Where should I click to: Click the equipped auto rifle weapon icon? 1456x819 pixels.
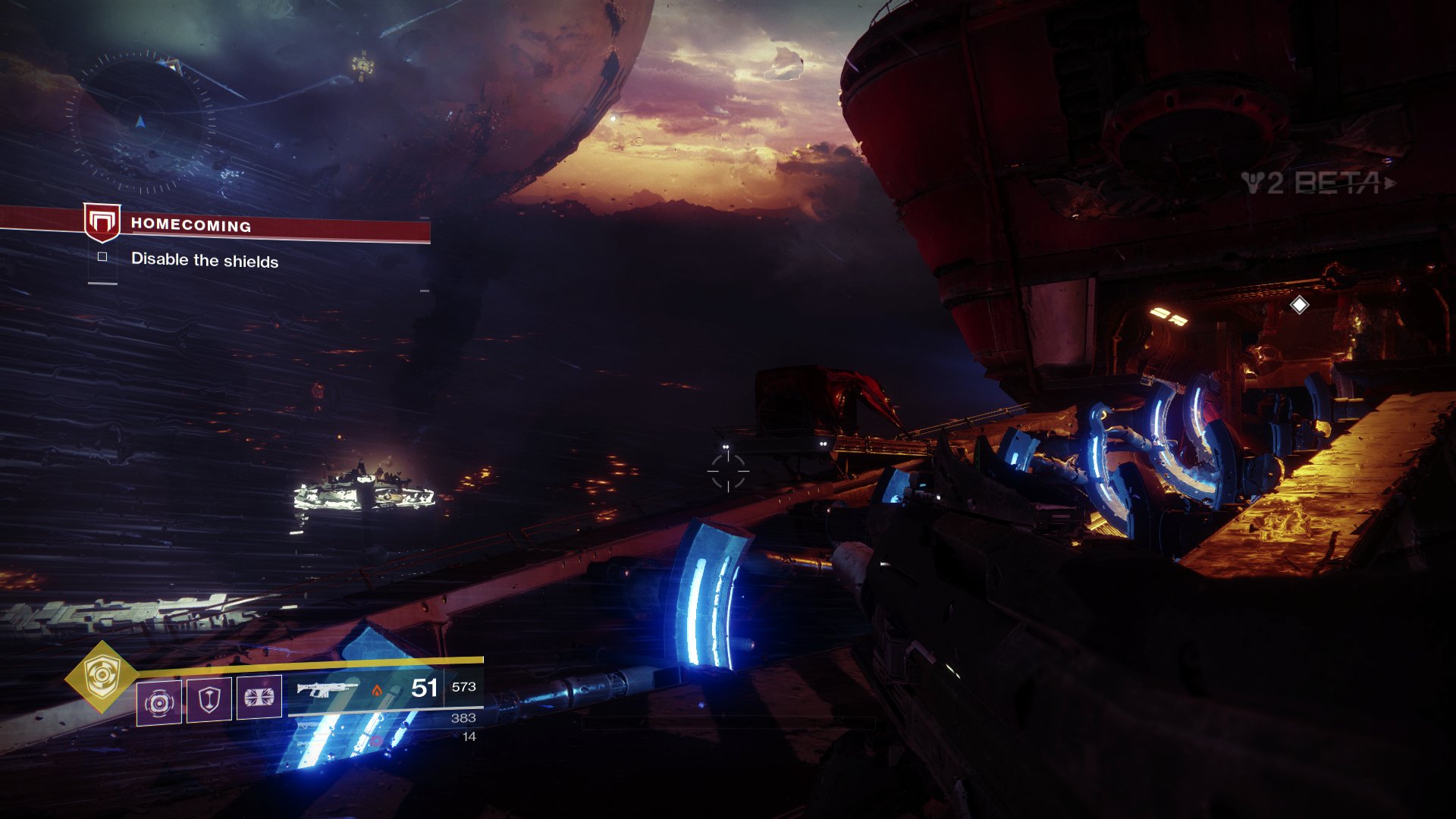[327, 689]
